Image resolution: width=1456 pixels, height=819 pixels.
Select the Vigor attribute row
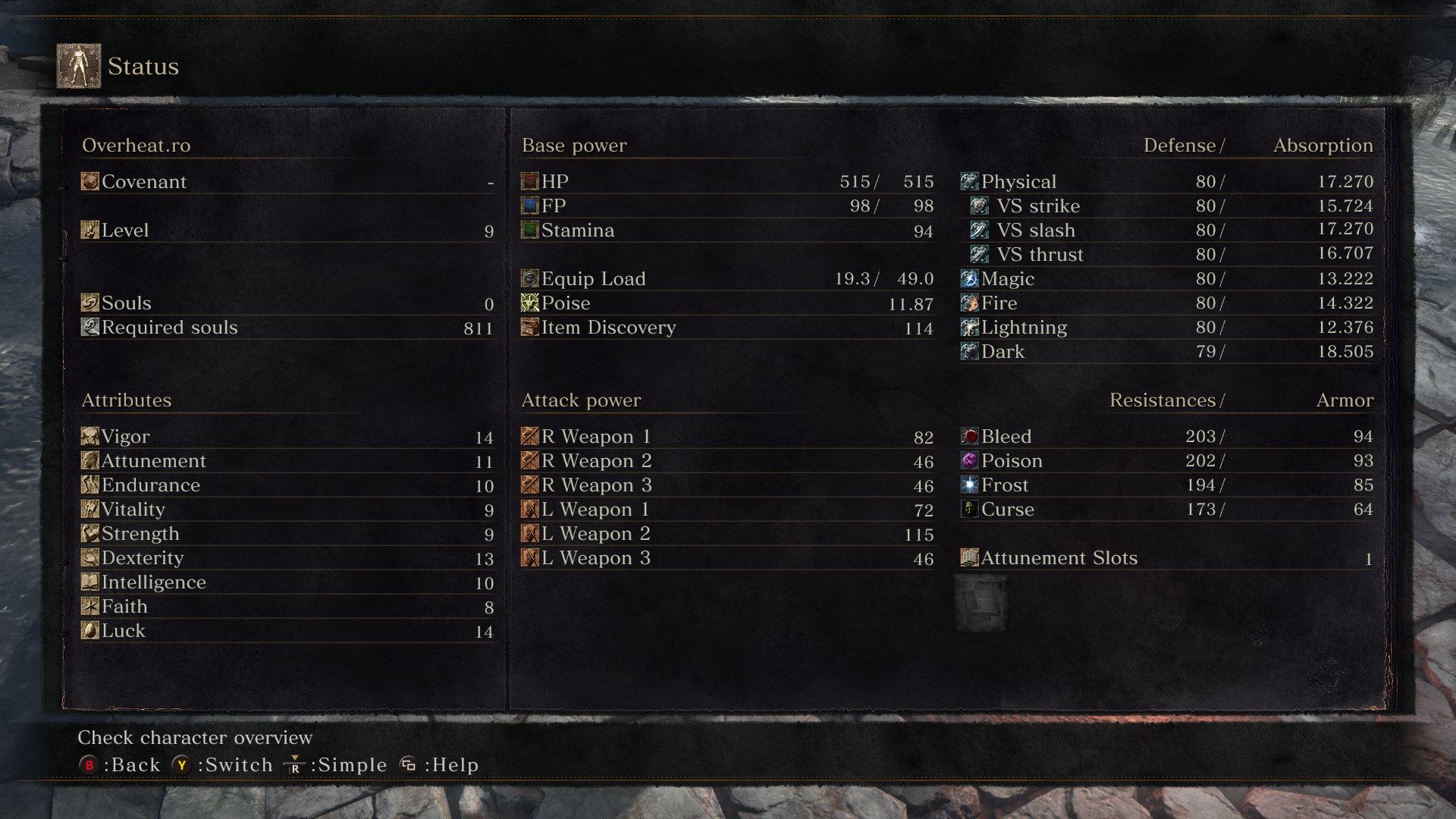click(x=287, y=437)
